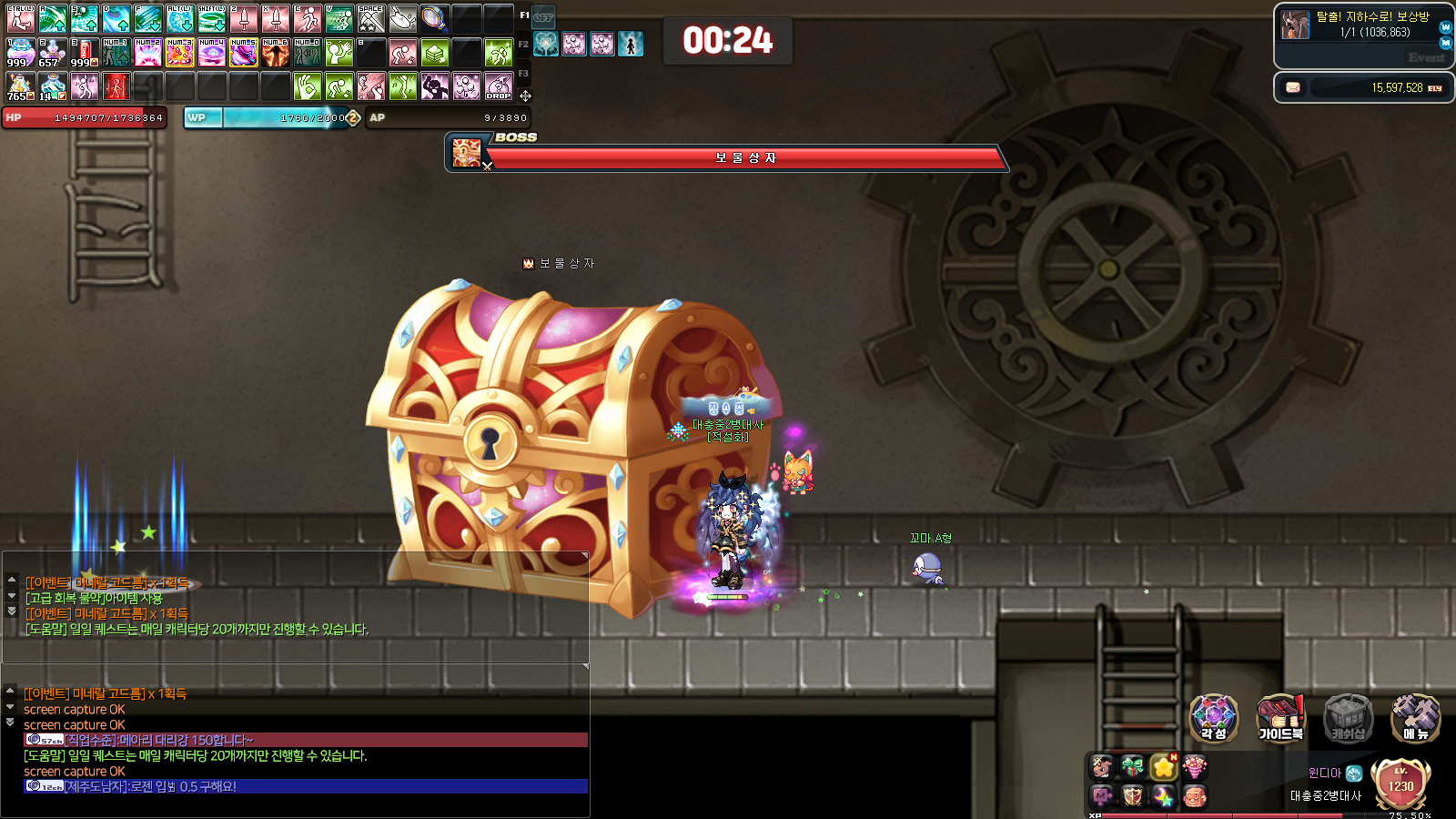
Task: Open the 메뉴 gear menu
Action: 1415,718
